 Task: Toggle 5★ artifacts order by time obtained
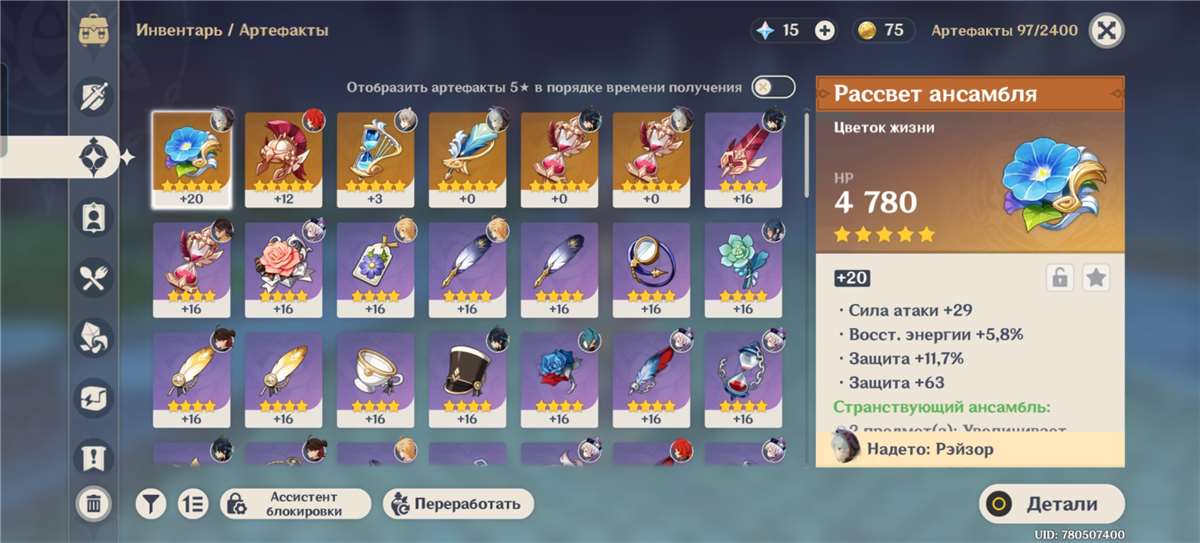click(773, 87)
